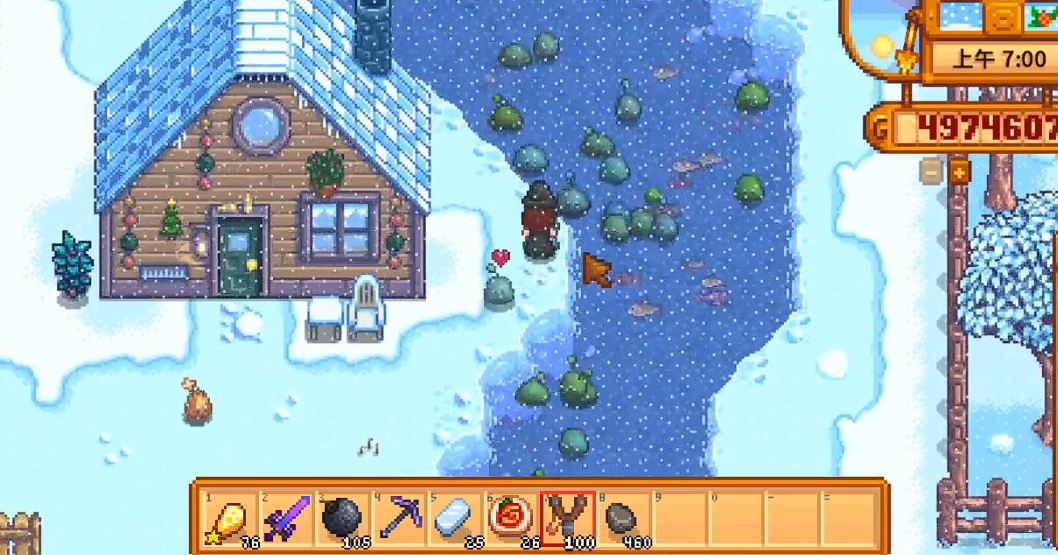Select the white refined quartz bar
The image size is (1058, 555).
[453, 518]
